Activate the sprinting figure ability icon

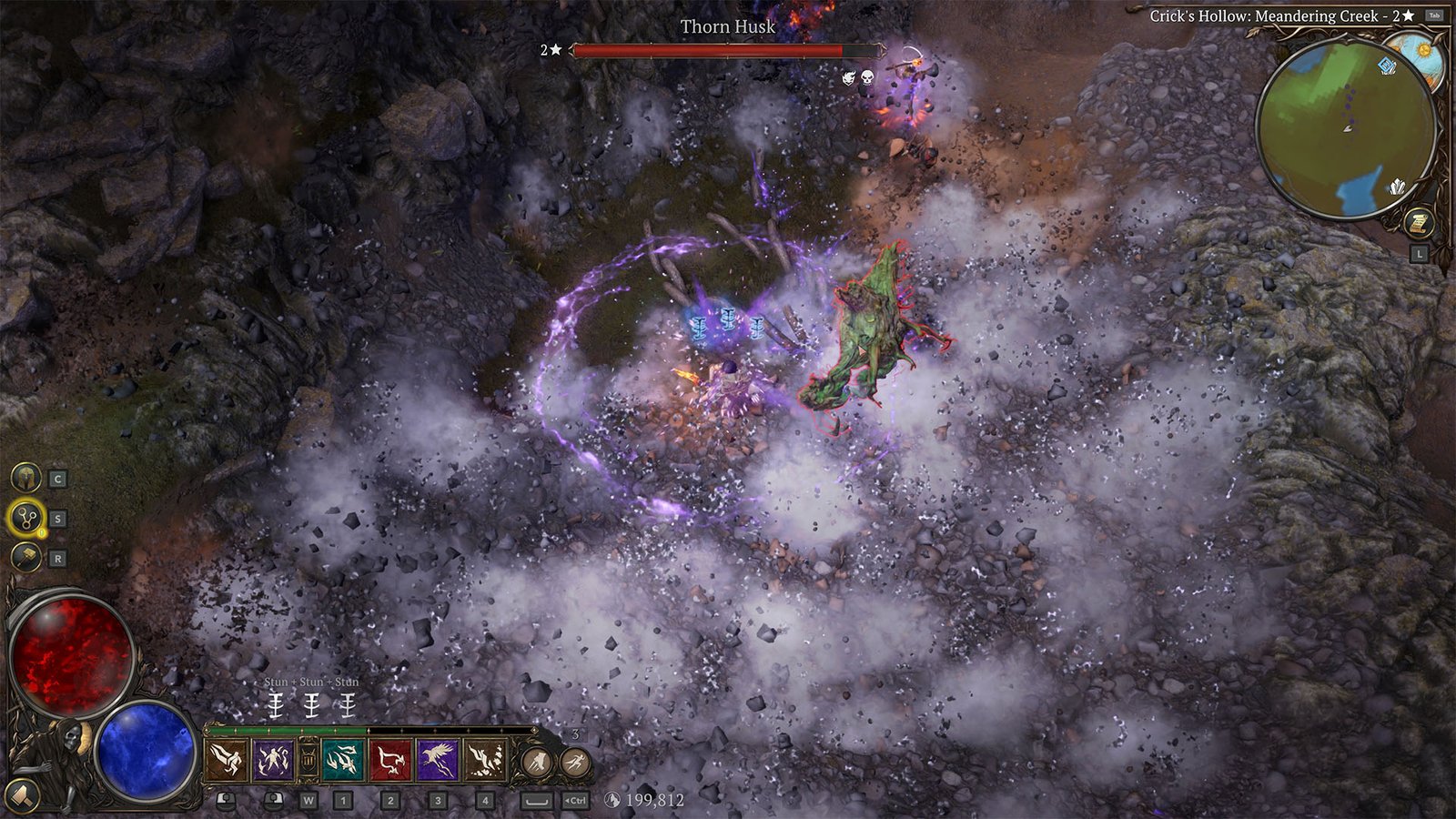point(573,761)
